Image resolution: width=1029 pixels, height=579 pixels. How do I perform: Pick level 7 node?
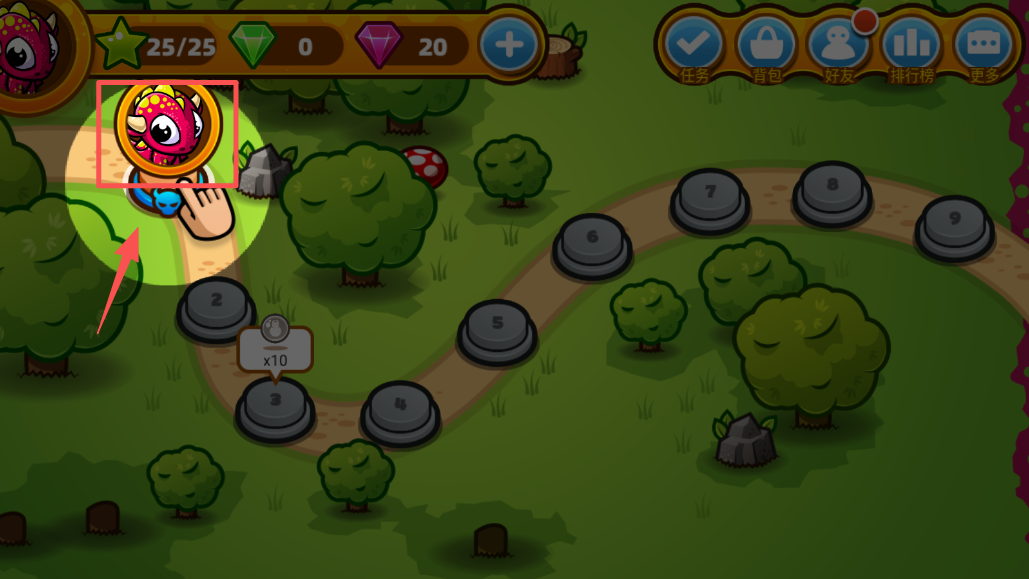click(x=710, y=196)
